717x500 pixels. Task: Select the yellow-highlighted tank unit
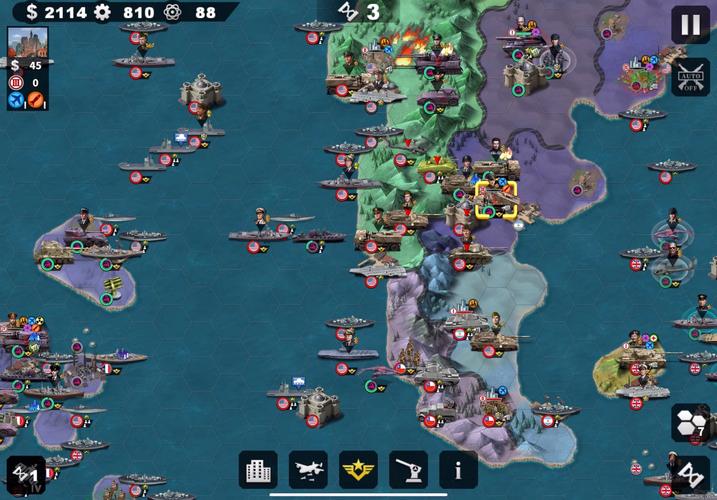point(496,199)
